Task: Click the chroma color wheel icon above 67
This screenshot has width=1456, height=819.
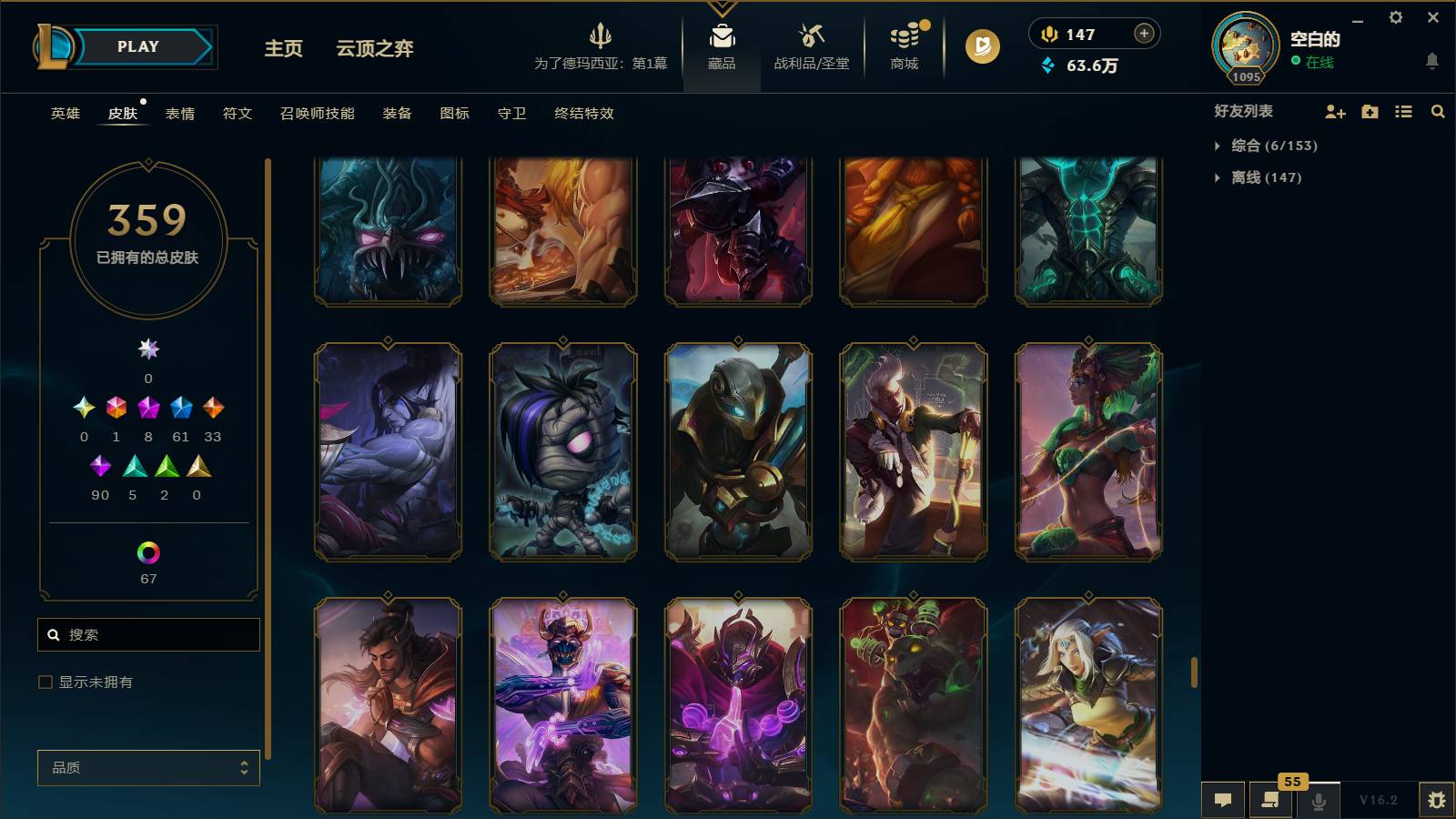Action: tap(147, 551)
